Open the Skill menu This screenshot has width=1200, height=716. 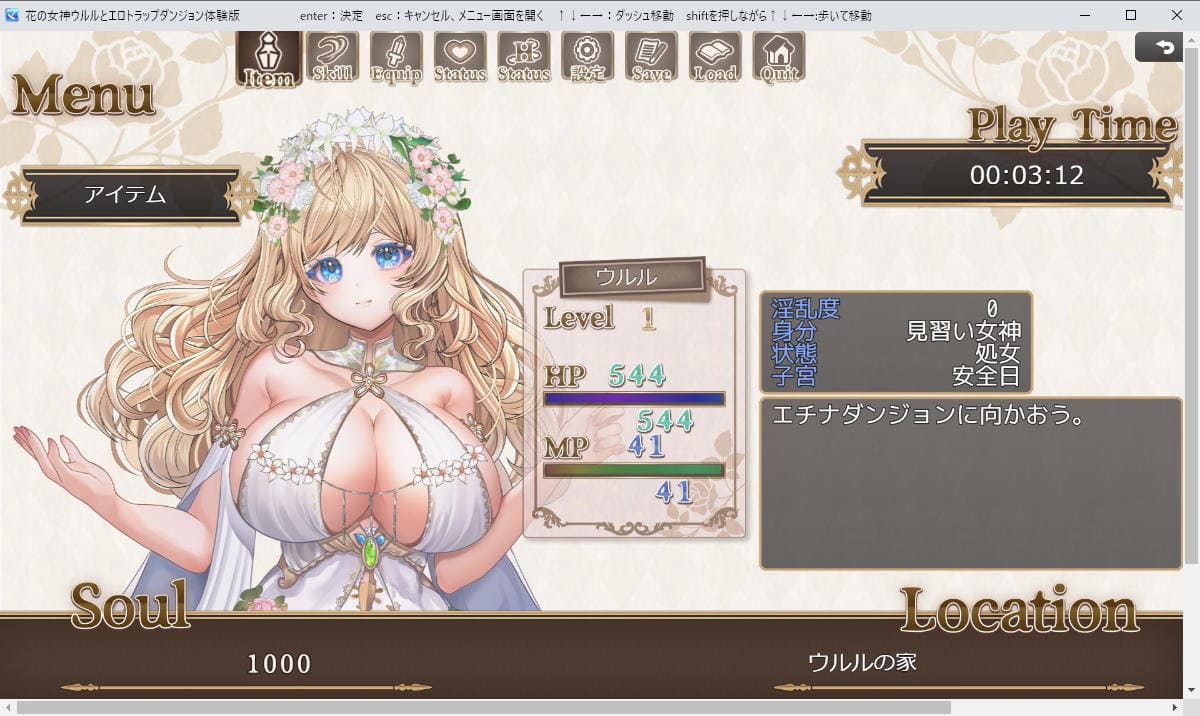pyautogui.click(x=332, y=58)
